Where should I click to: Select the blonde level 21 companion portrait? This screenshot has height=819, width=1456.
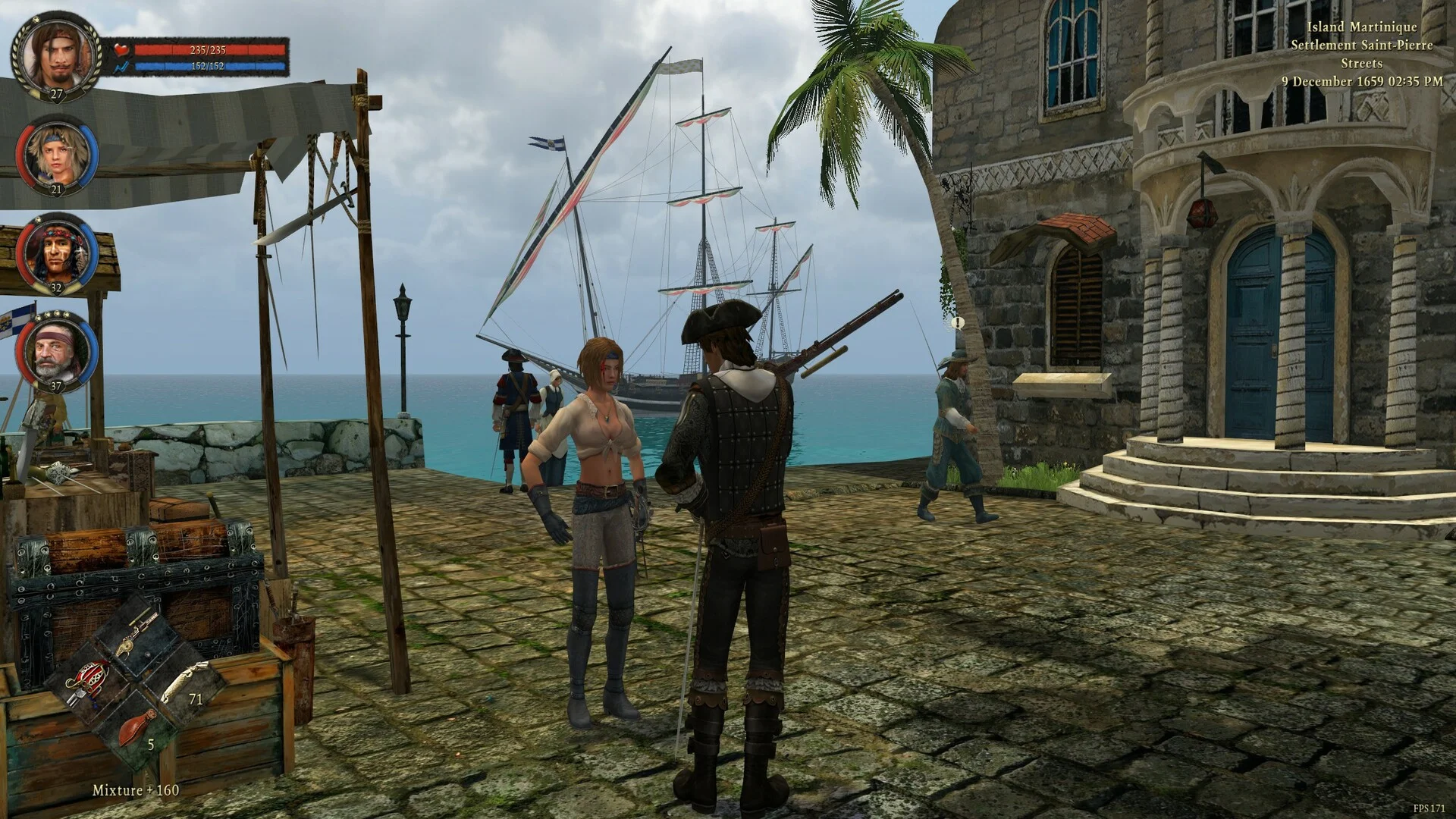coord(58,155)
